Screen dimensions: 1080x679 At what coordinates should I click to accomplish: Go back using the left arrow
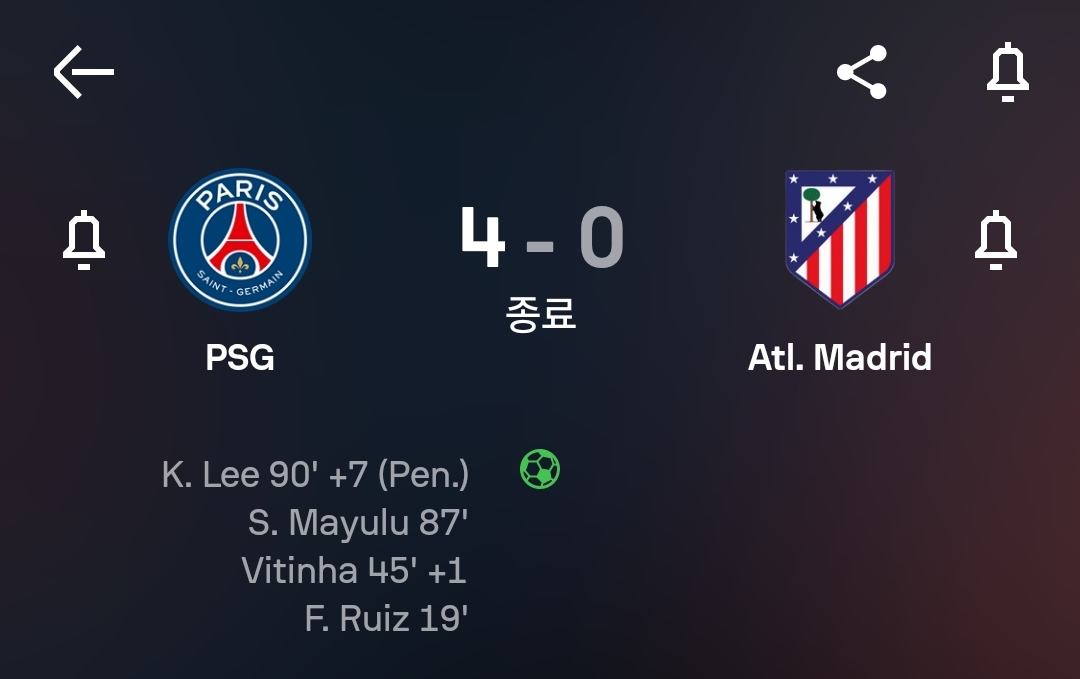[x=84, y=72]
